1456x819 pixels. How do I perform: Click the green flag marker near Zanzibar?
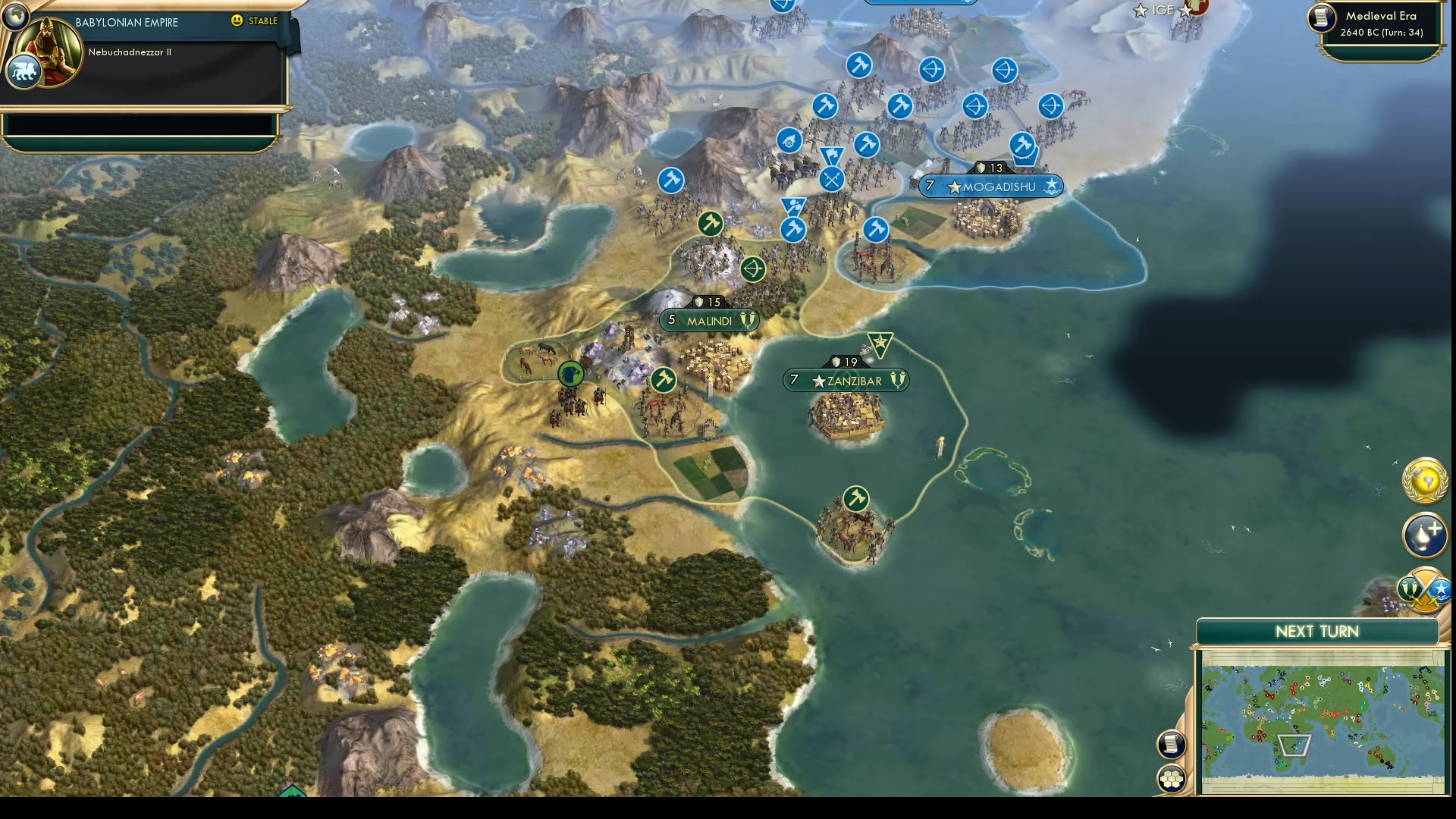[880, 344]
